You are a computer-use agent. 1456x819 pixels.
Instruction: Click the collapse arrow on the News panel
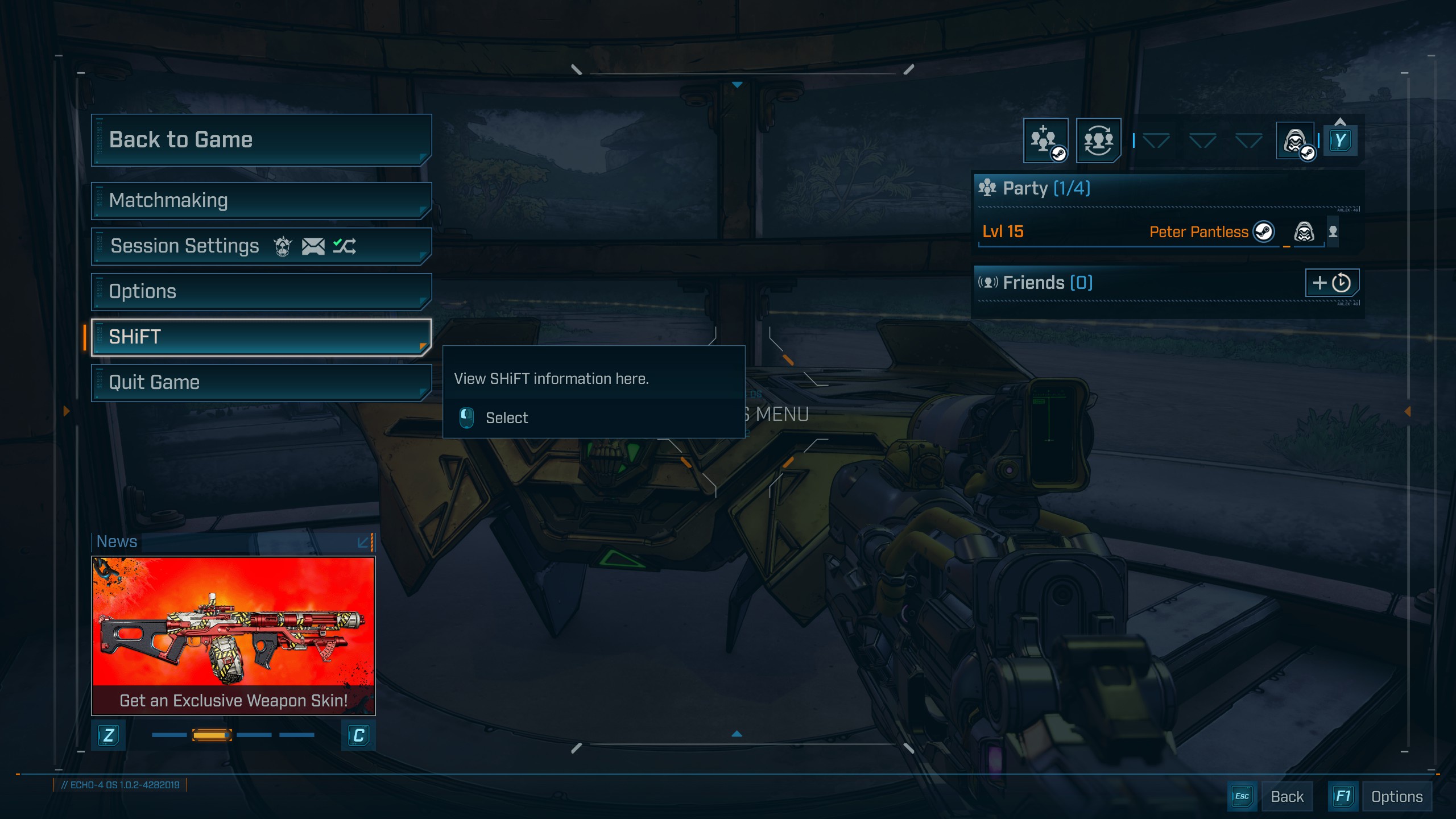(x=362, y=541)
